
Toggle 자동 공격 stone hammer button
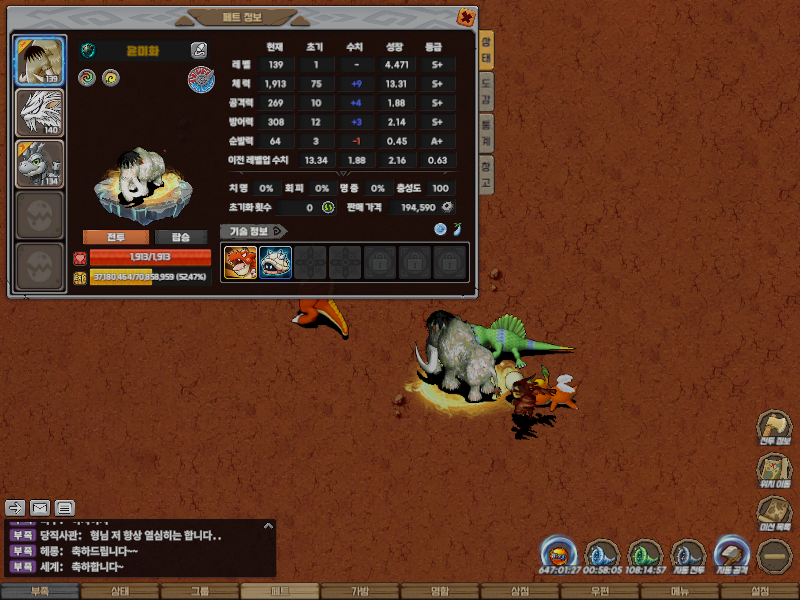(x=730, y=555)
